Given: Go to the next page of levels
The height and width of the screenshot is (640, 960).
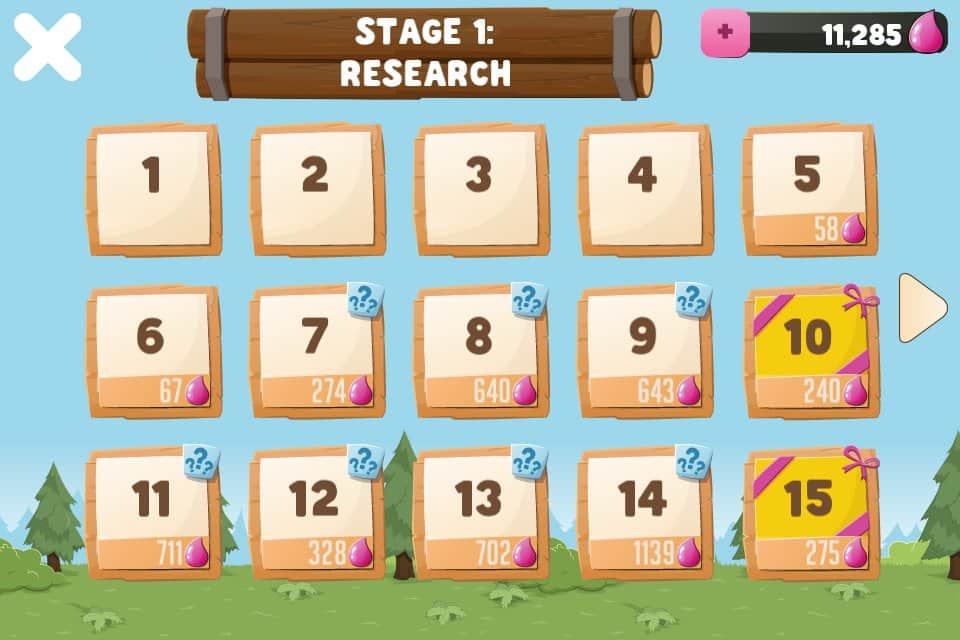Looking at the screenshot, I should 921,308.
